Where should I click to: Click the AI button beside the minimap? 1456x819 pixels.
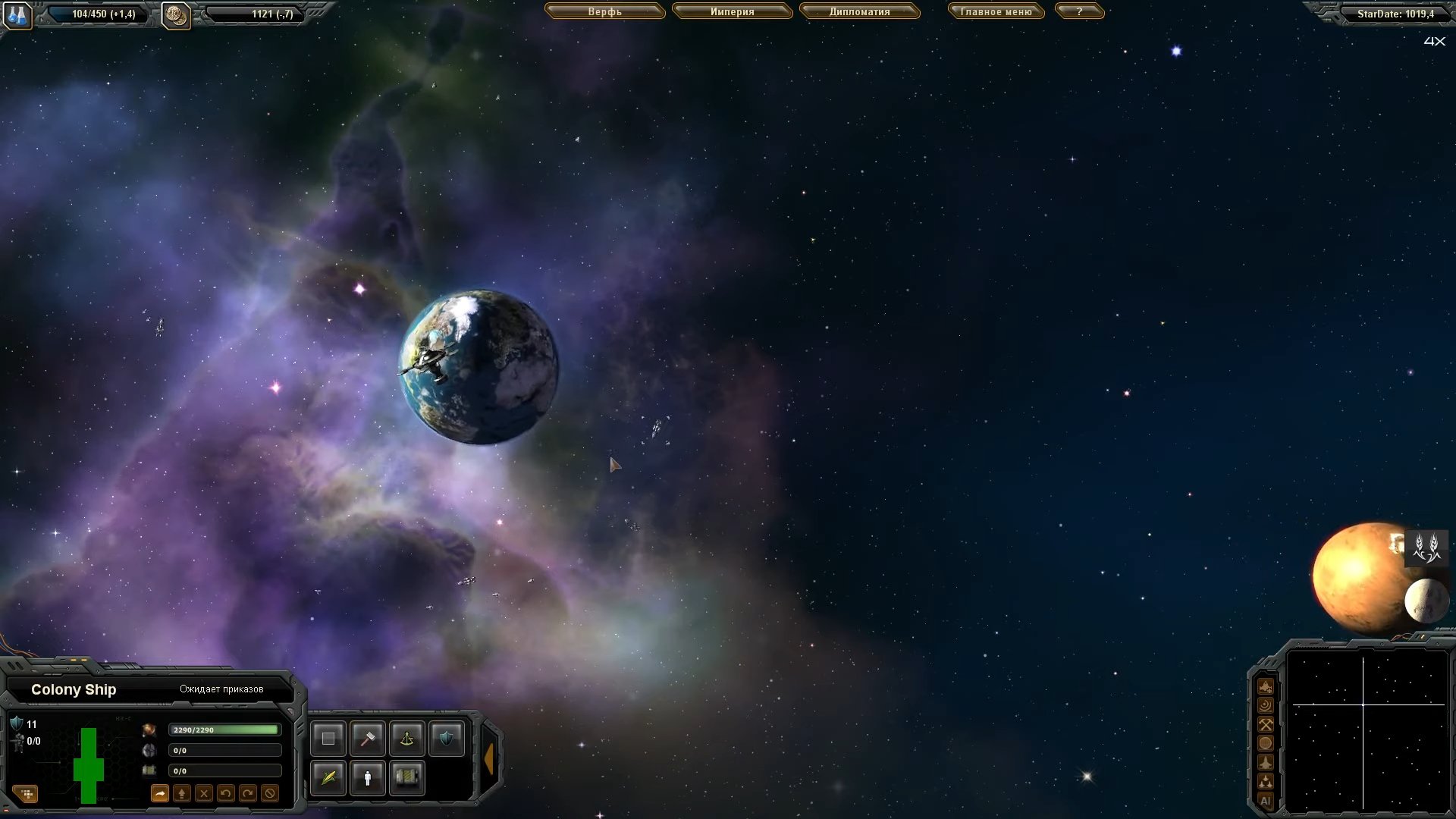(x=1265, y=801)
